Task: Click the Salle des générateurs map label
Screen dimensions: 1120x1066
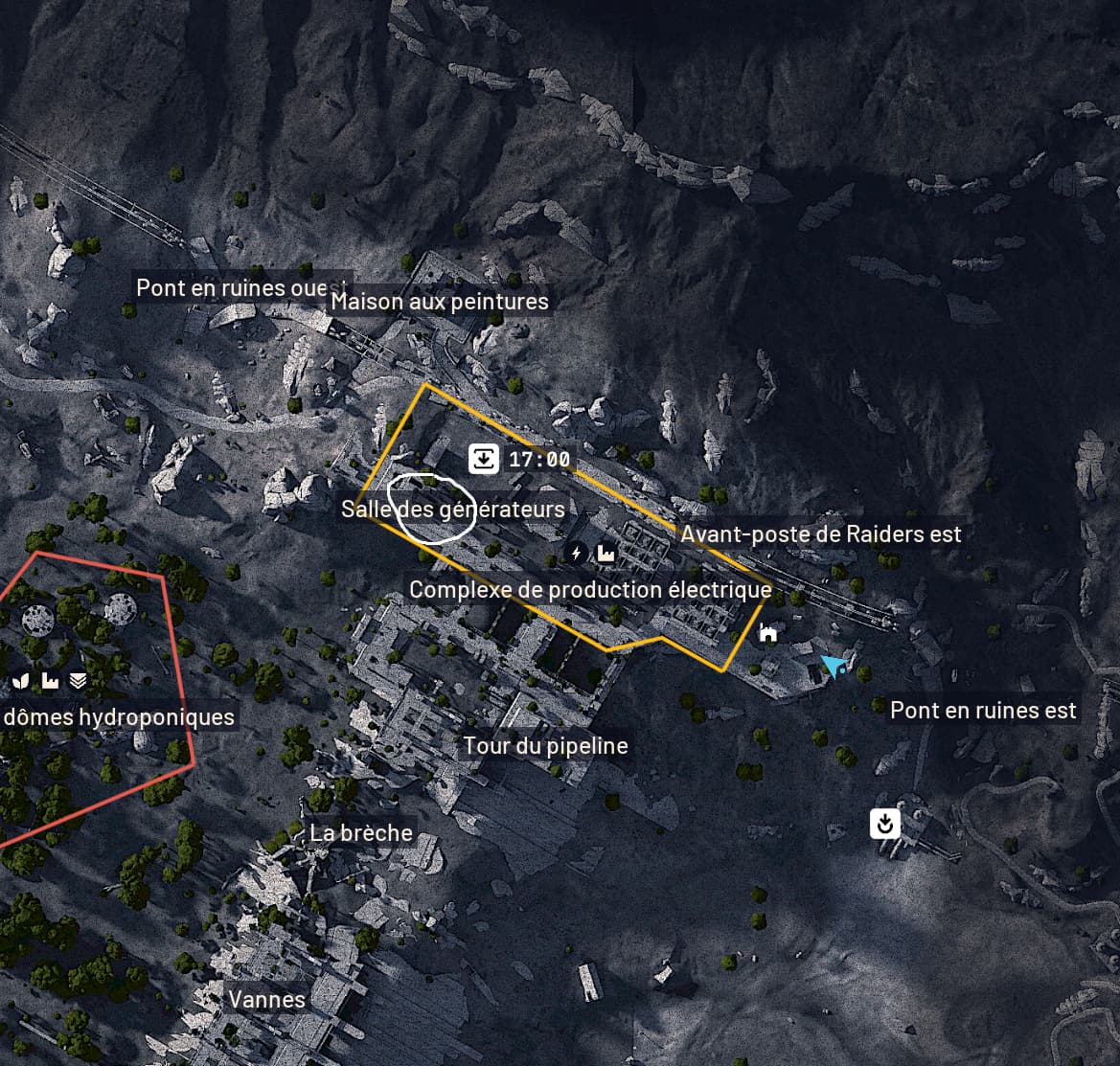Action: 452,509
